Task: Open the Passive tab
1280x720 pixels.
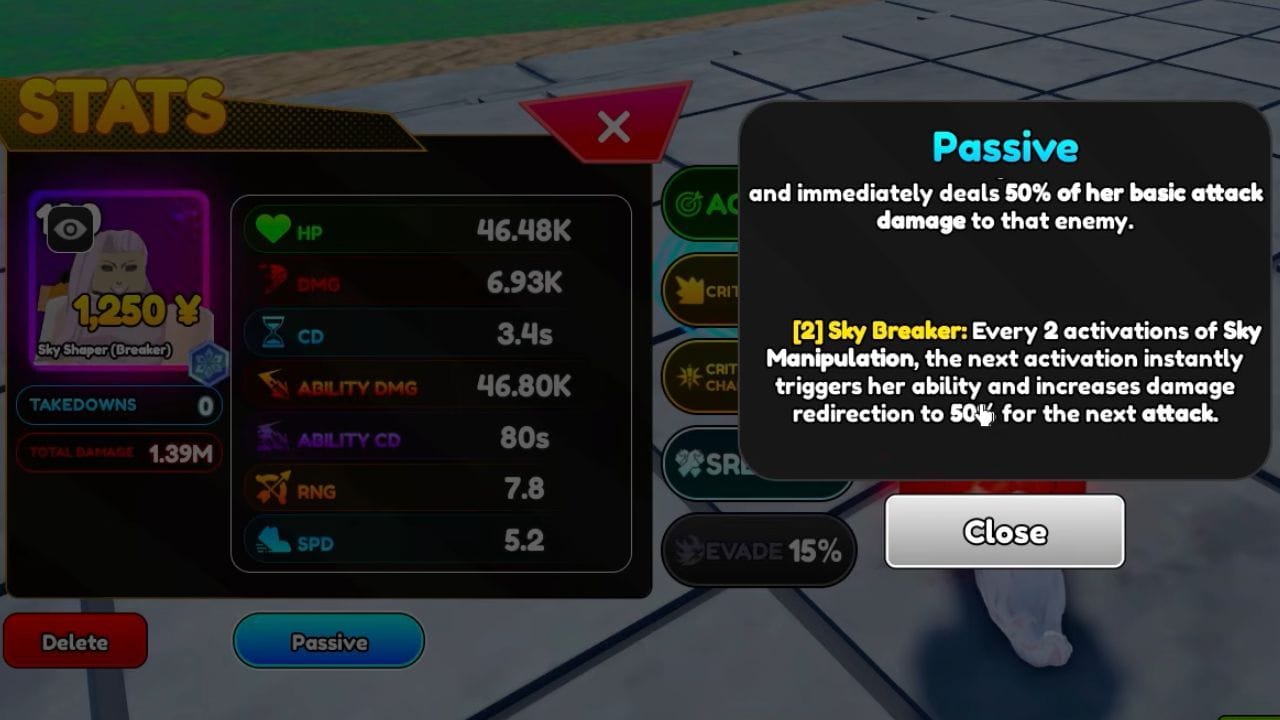Action: coord(328,641)
